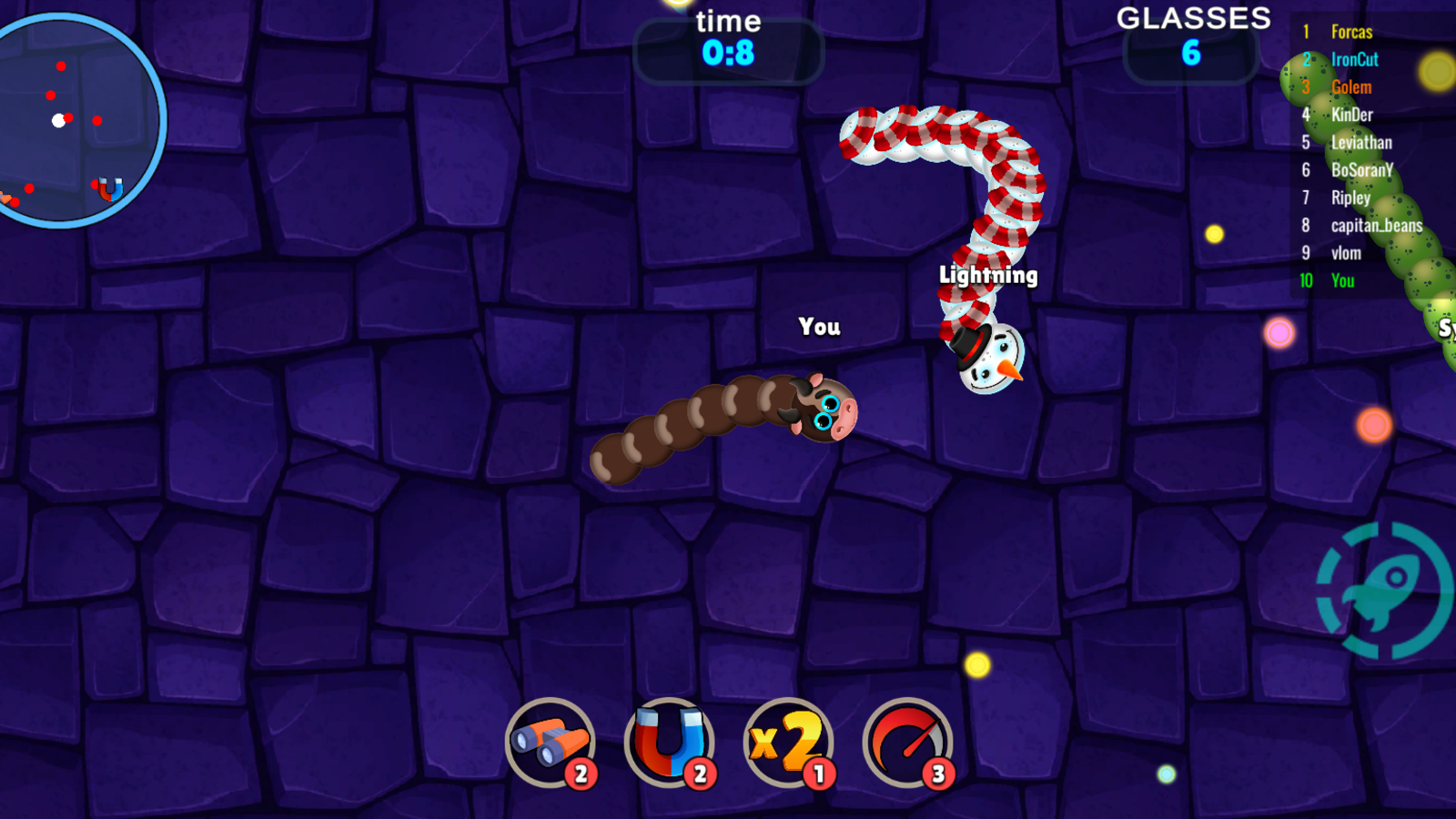Click the IronCut leaderboard entry
1456x819 pixels.
click(x=1353, y=58)
